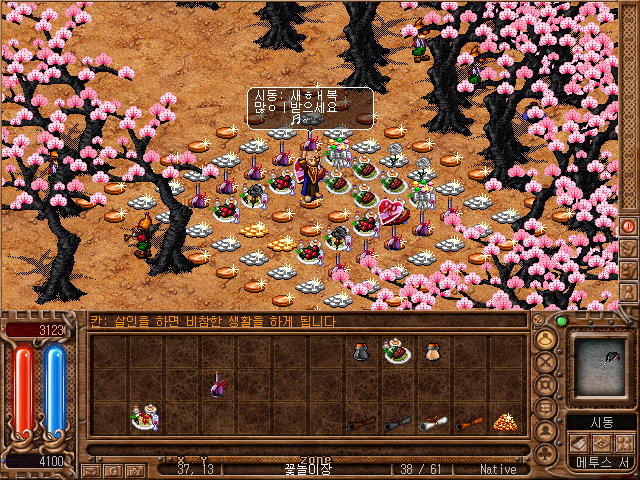Click the red power button on sidebar
Viewport: 640px width, 480px height.
(x=629, y=226)
